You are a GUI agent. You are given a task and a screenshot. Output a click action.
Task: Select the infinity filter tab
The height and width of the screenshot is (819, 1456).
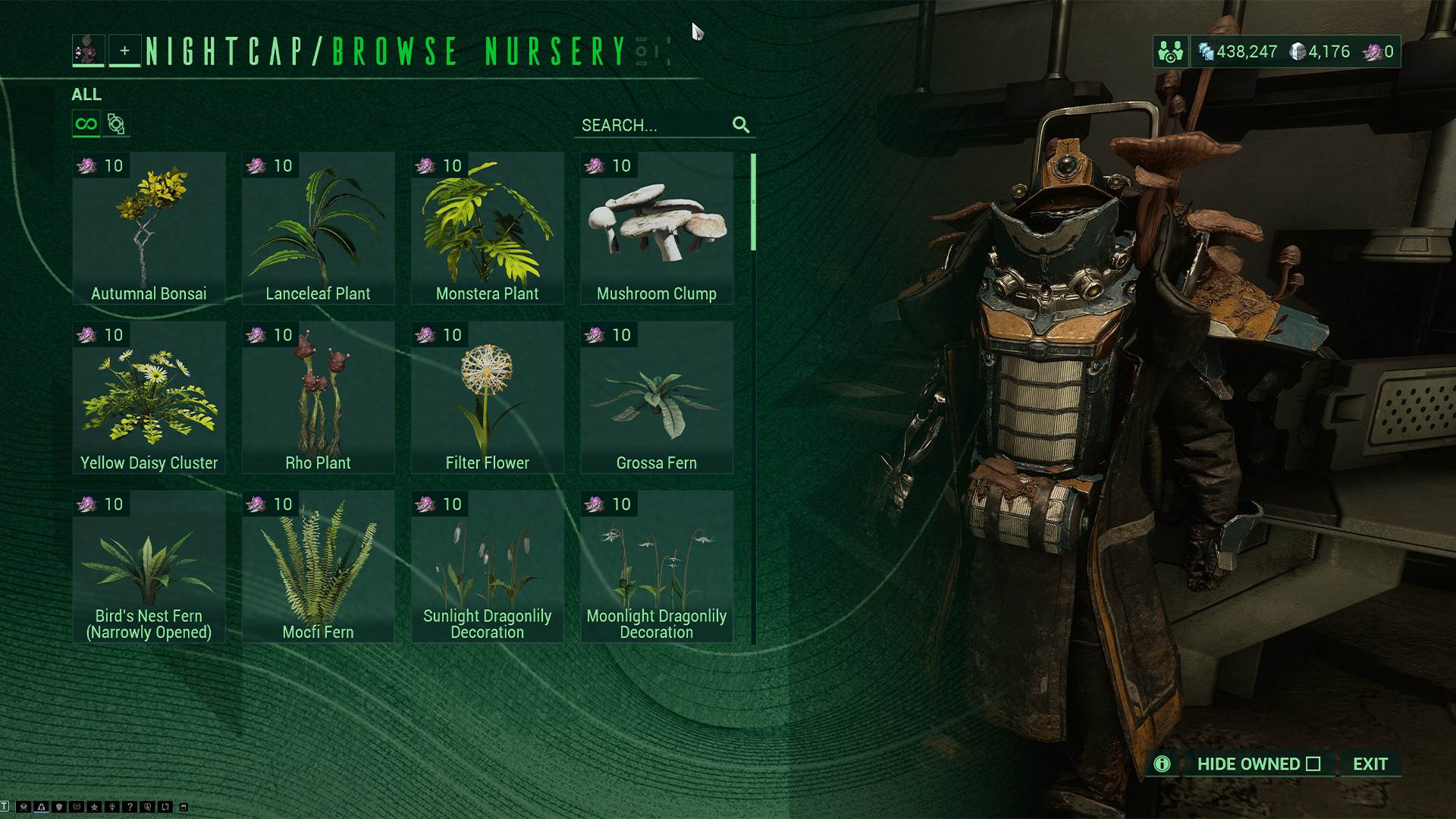click(86, 124)
